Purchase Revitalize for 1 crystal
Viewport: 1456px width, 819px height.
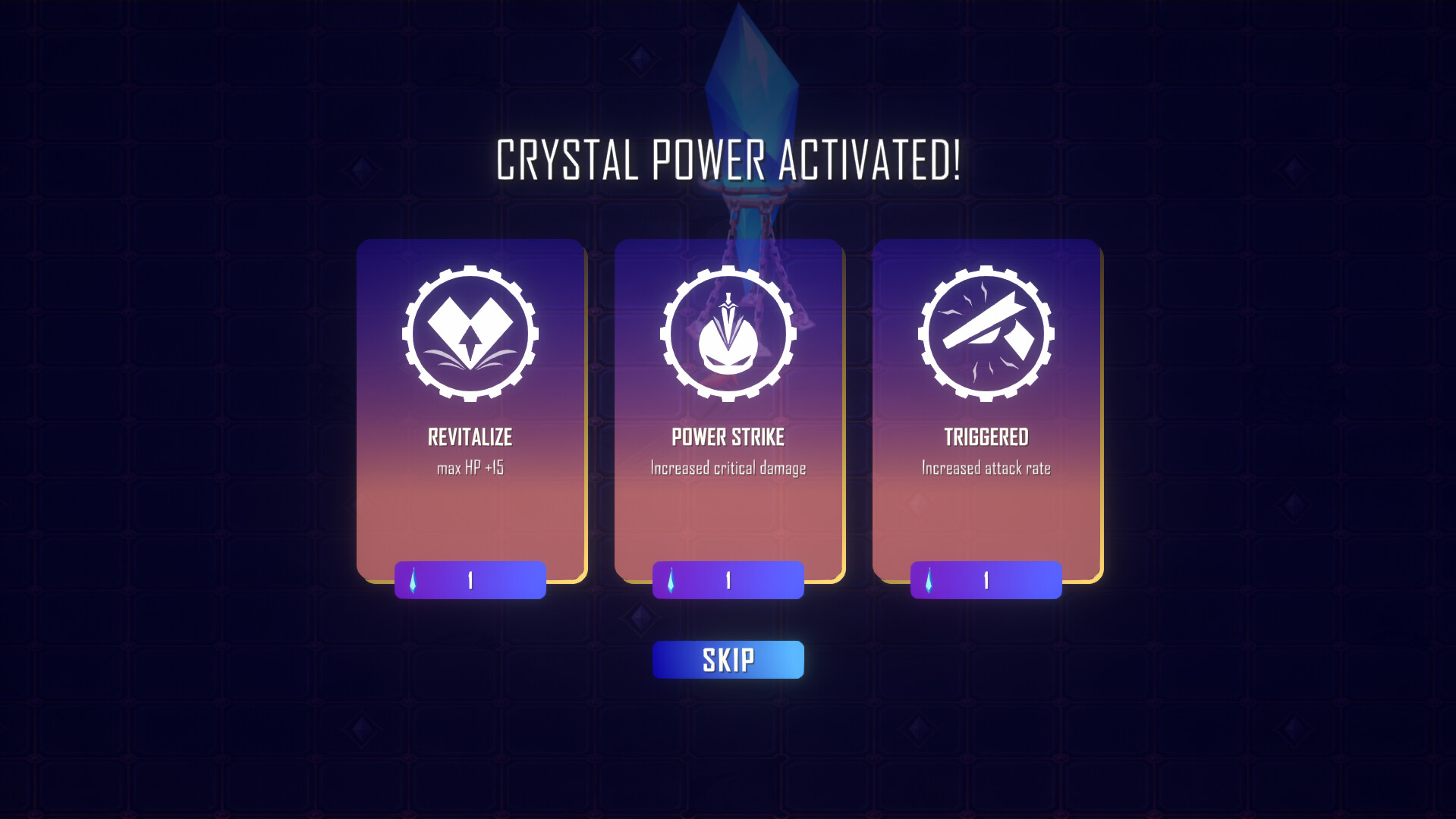click(470, 580)
